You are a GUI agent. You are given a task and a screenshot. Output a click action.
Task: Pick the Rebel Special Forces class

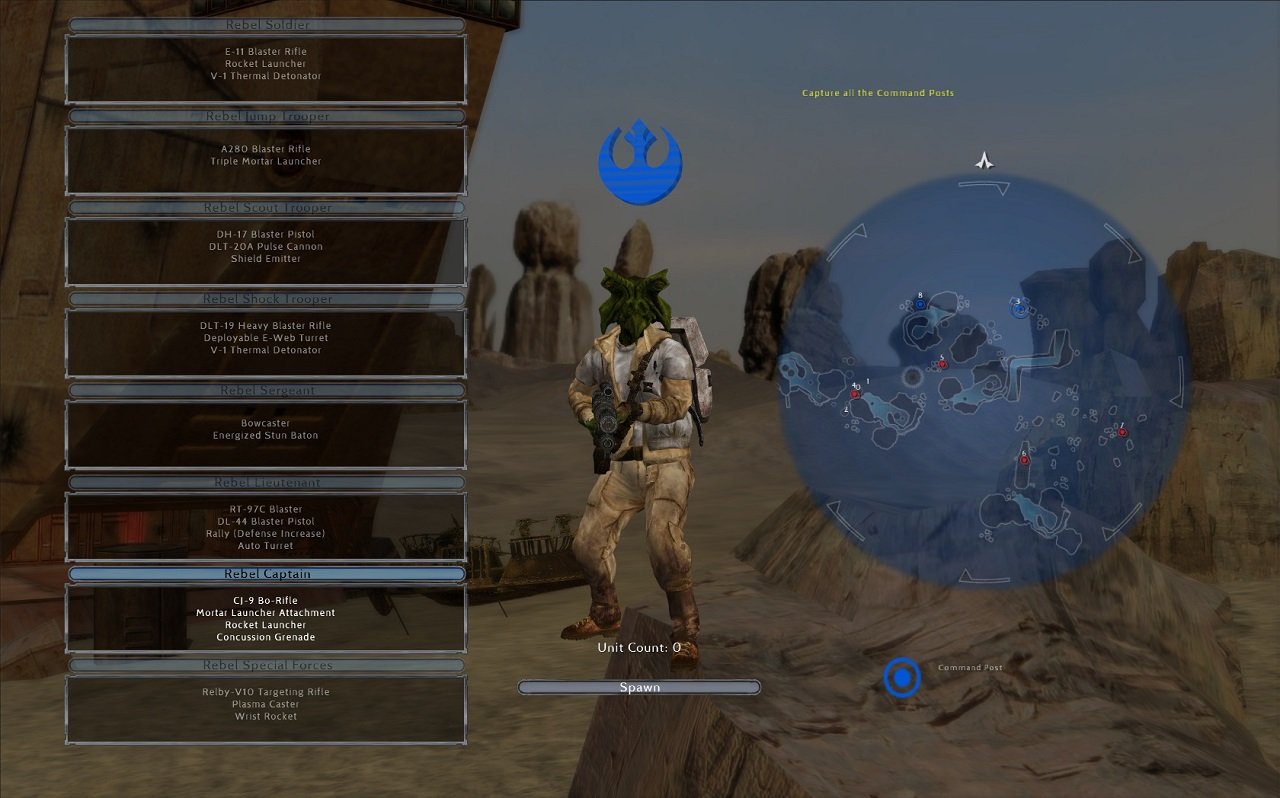[266, 665]
